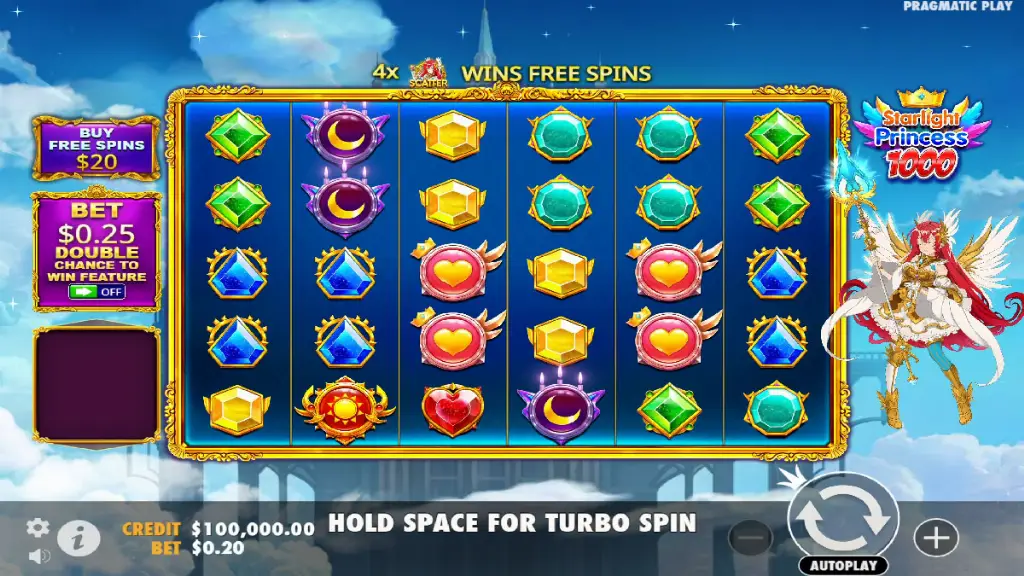The height and width of the screenshot is (576, 1024).
Task: Spin the reels with the circular arrows button
Action: pyautogui.click(x=842, y=518)
